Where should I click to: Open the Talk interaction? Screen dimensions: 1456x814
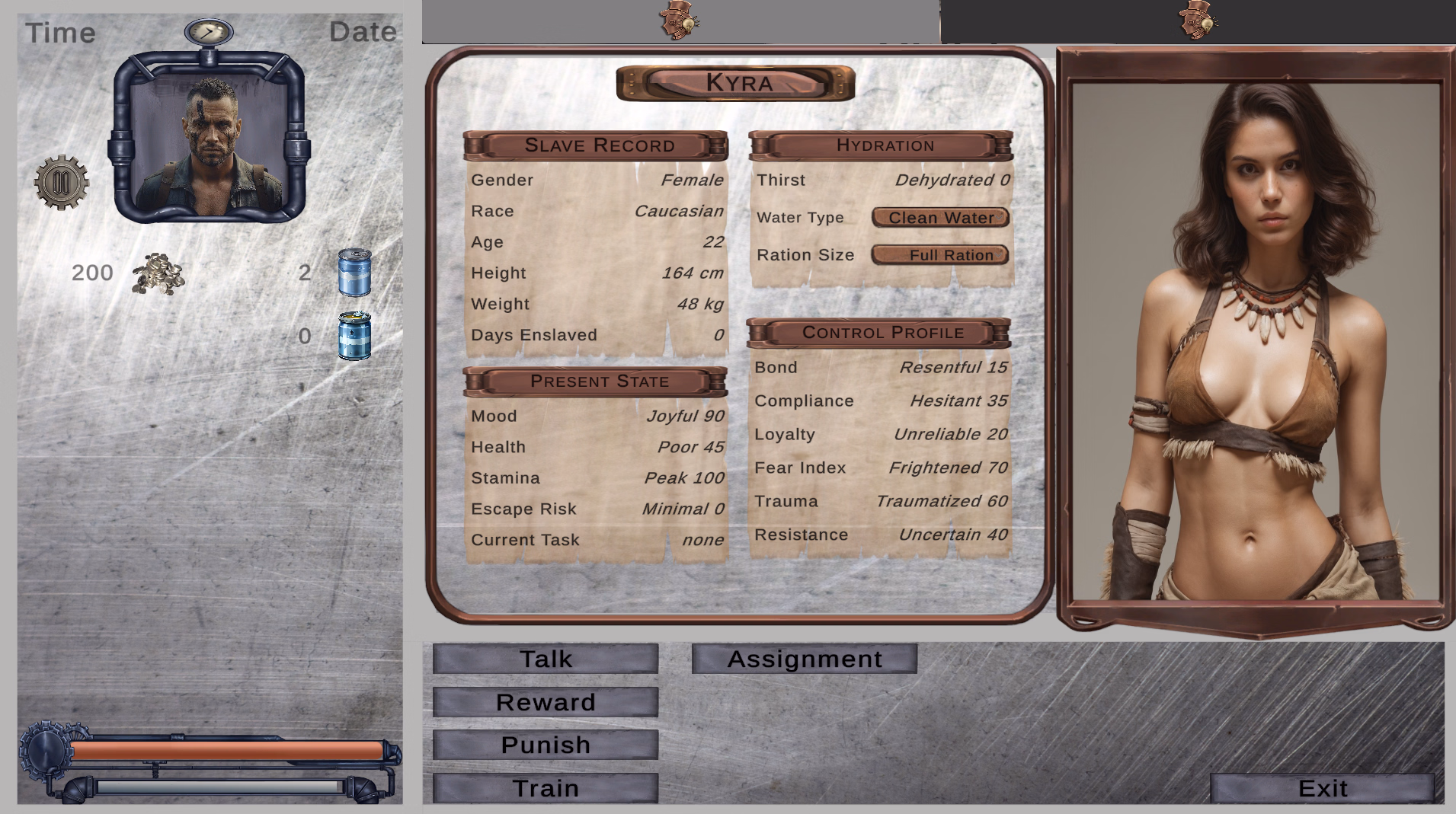545,659
